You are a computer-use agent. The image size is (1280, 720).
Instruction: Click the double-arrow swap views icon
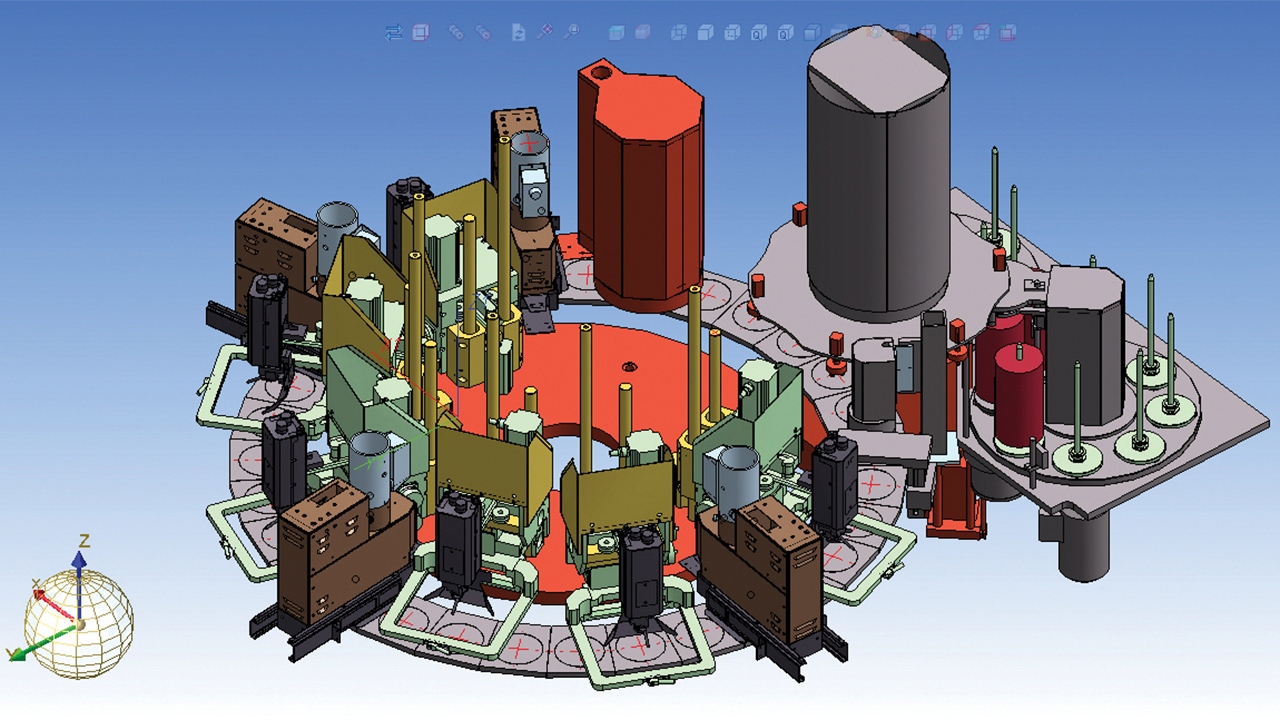coord(395,31)
